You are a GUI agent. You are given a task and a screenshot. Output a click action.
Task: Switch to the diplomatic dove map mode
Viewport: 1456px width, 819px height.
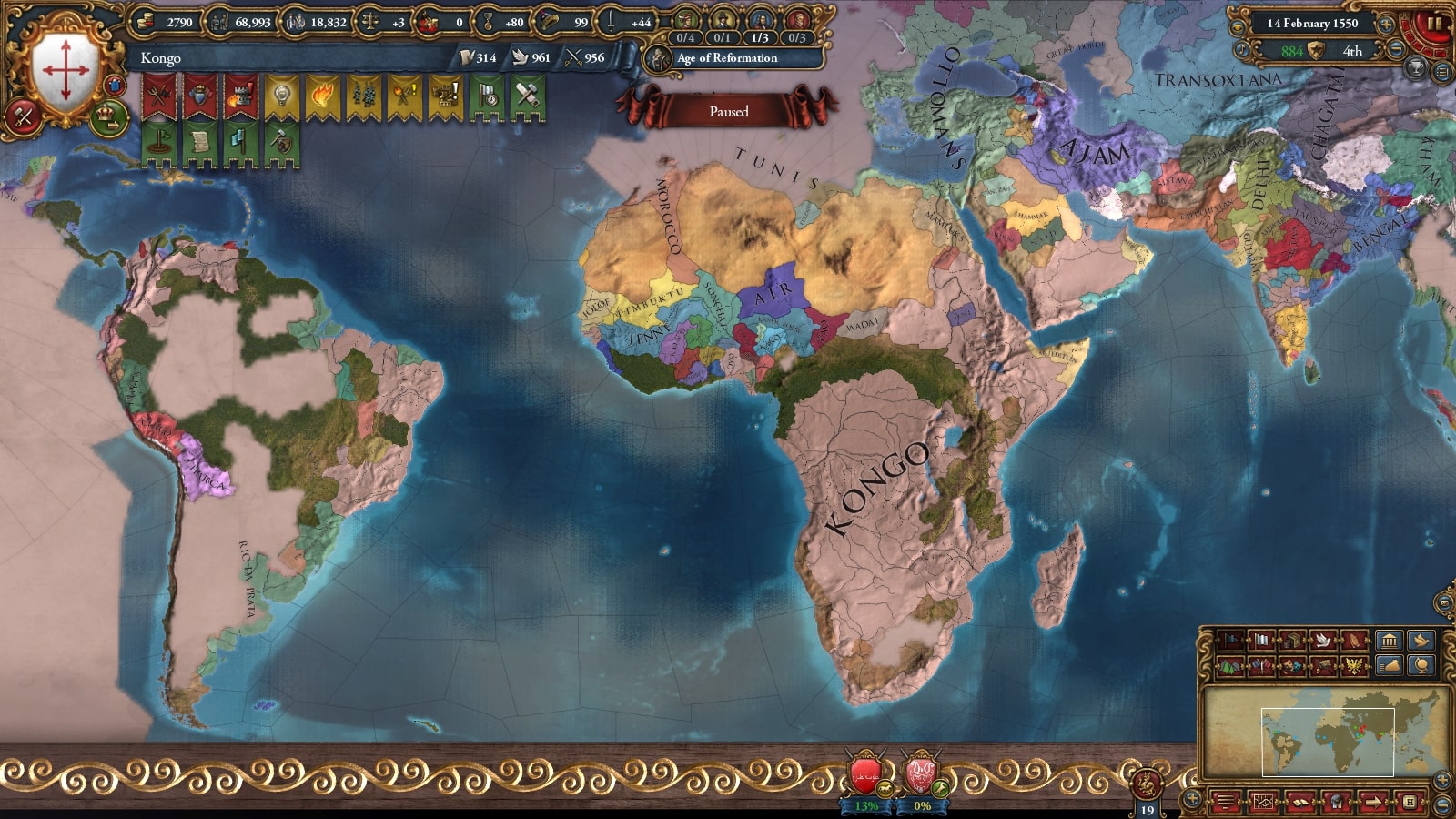pos(1322,641)
